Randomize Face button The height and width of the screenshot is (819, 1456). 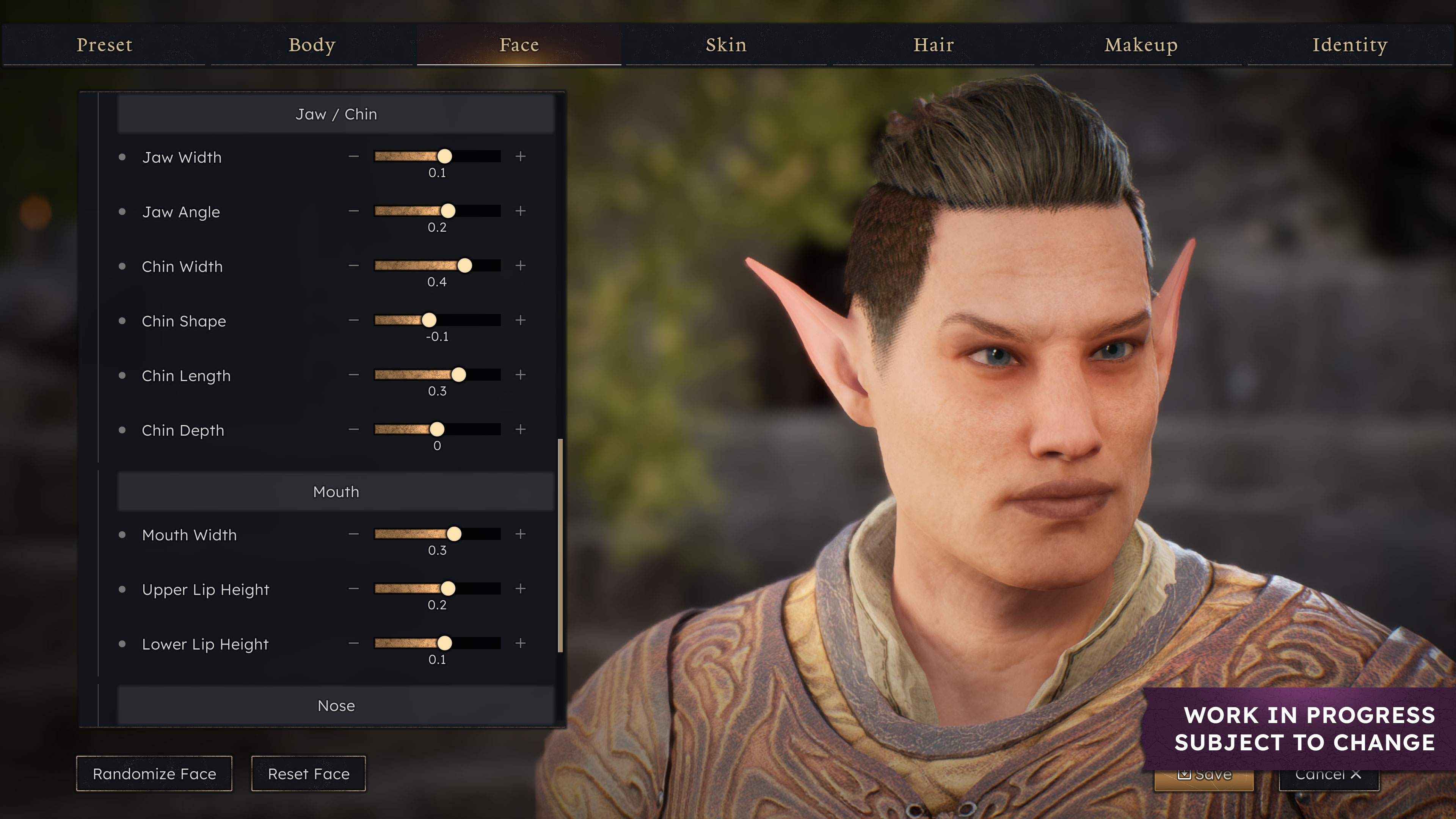click(x=154, y=774)
